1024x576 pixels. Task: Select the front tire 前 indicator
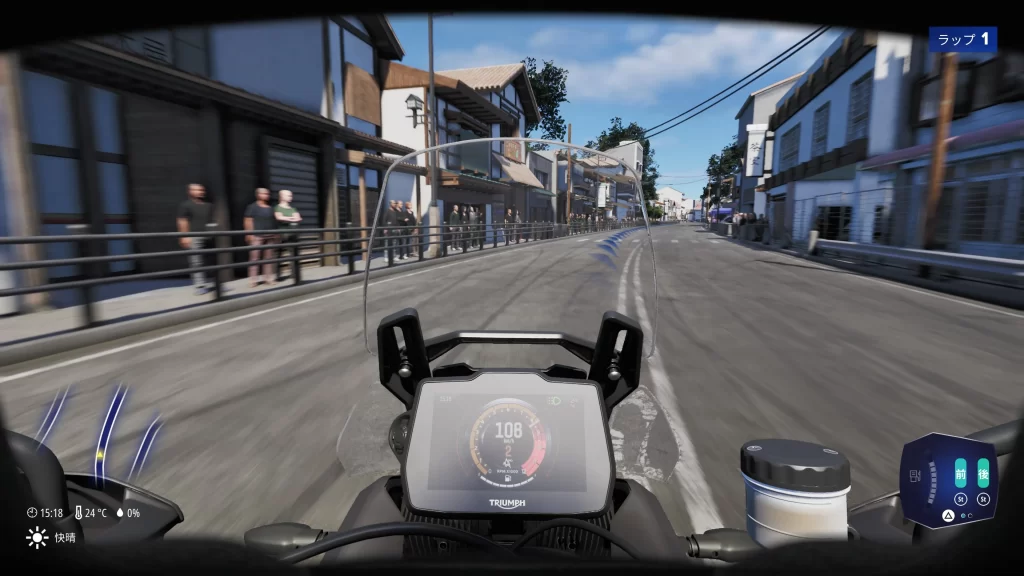pos(960,472)
